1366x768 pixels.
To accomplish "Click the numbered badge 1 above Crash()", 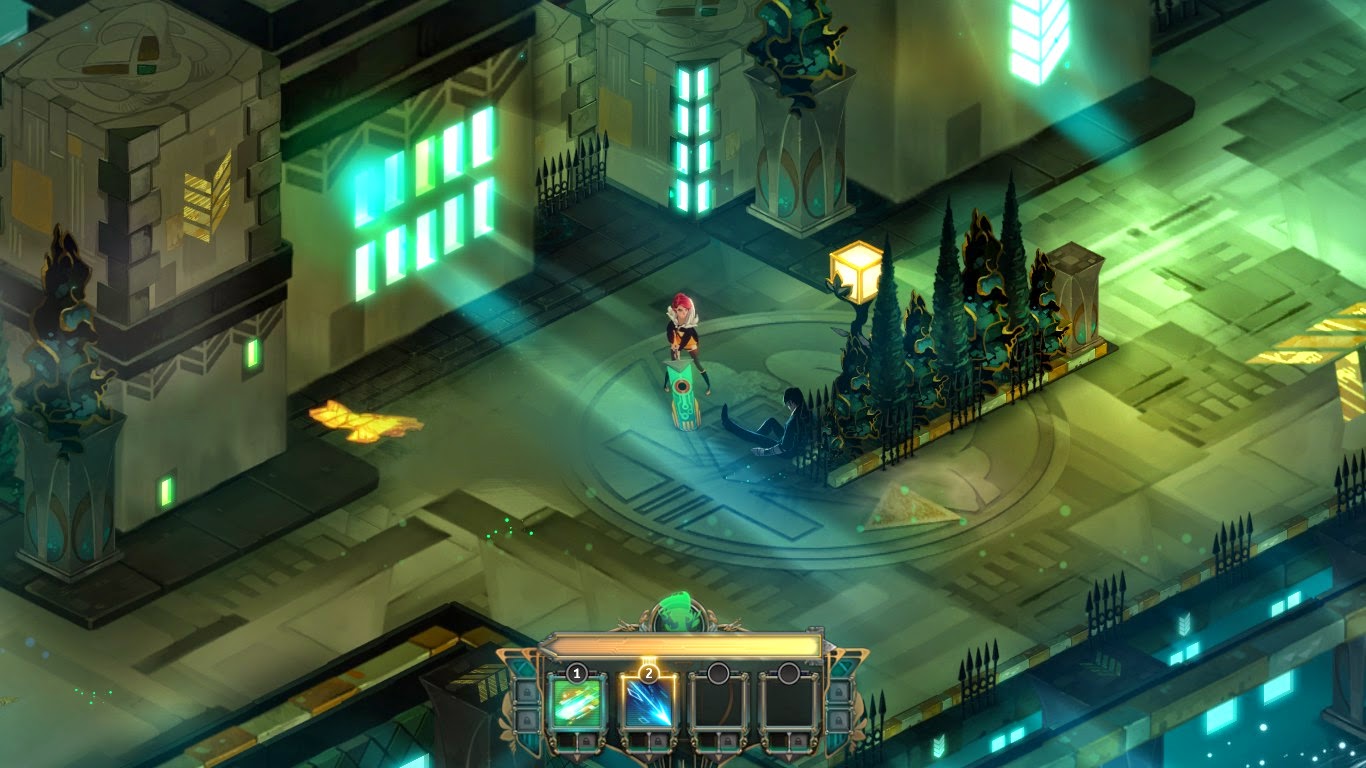I will point(576,673).
